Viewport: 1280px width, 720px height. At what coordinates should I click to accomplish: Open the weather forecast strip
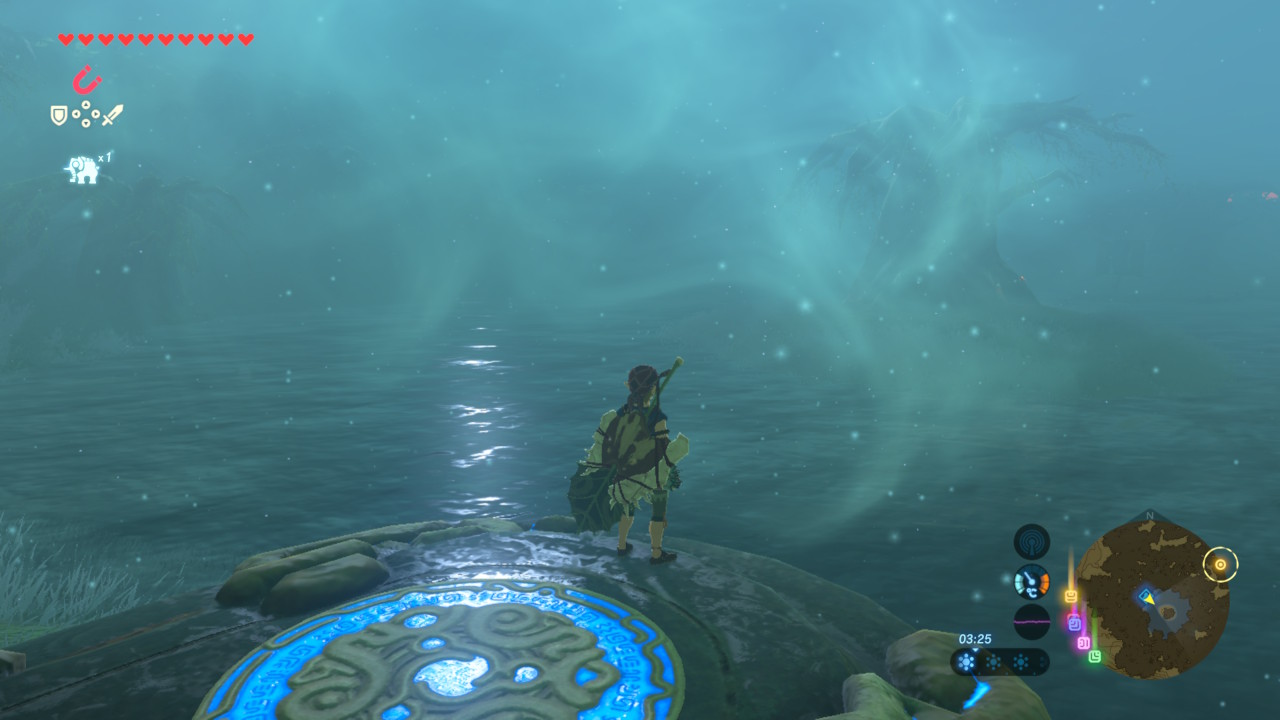(x=1000, y=662)
